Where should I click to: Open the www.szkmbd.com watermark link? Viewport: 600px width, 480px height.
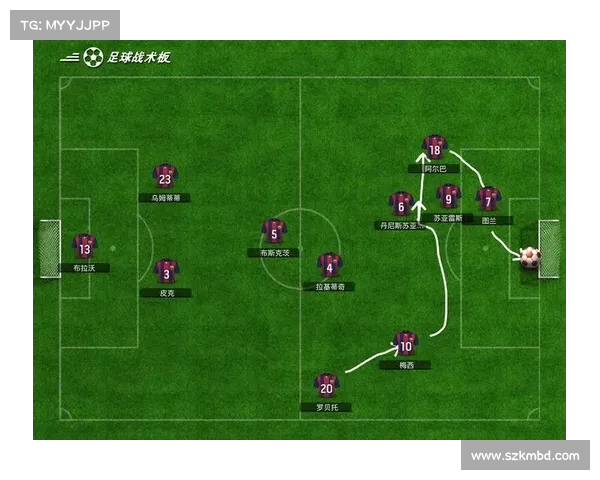(525, 456)
